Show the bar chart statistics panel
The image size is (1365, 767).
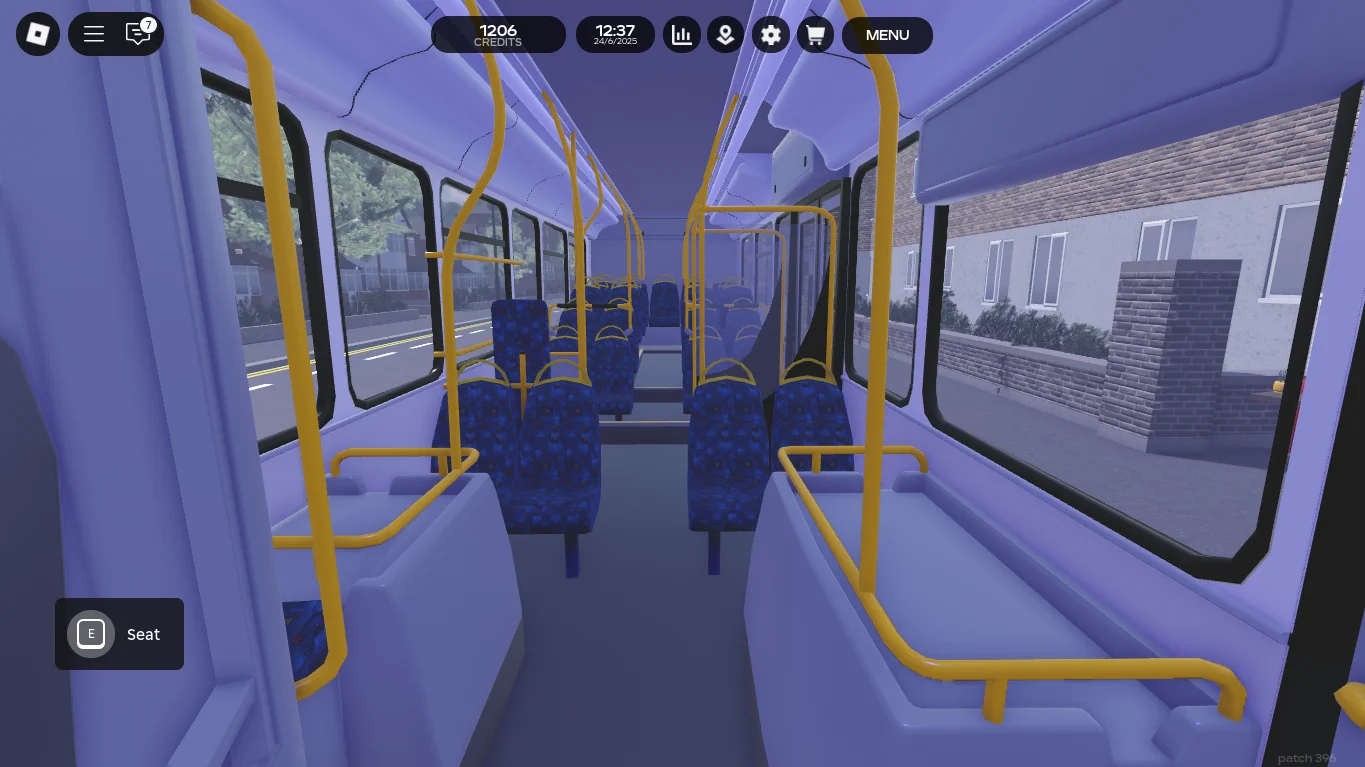point(682,35)
